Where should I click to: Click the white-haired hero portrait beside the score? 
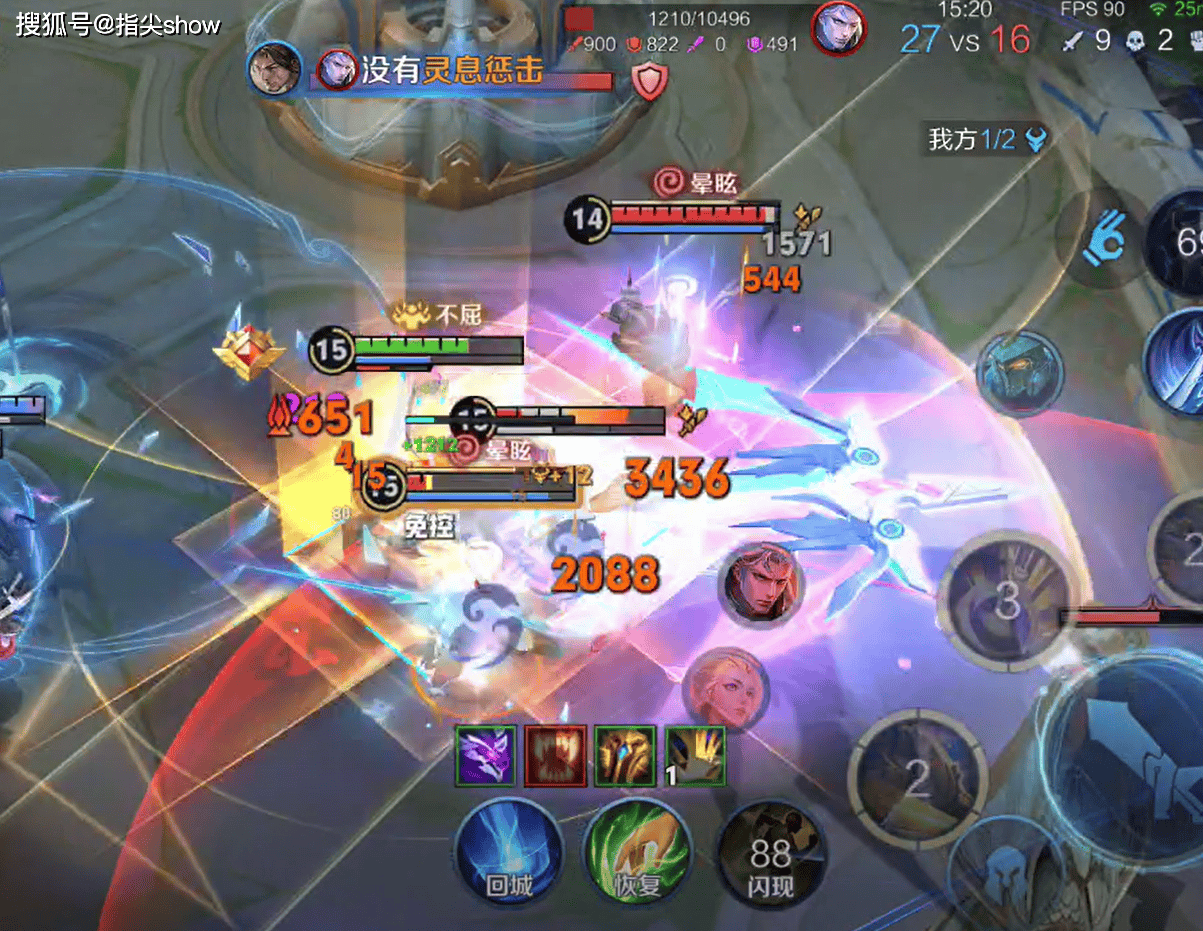[x=838, y=30]
